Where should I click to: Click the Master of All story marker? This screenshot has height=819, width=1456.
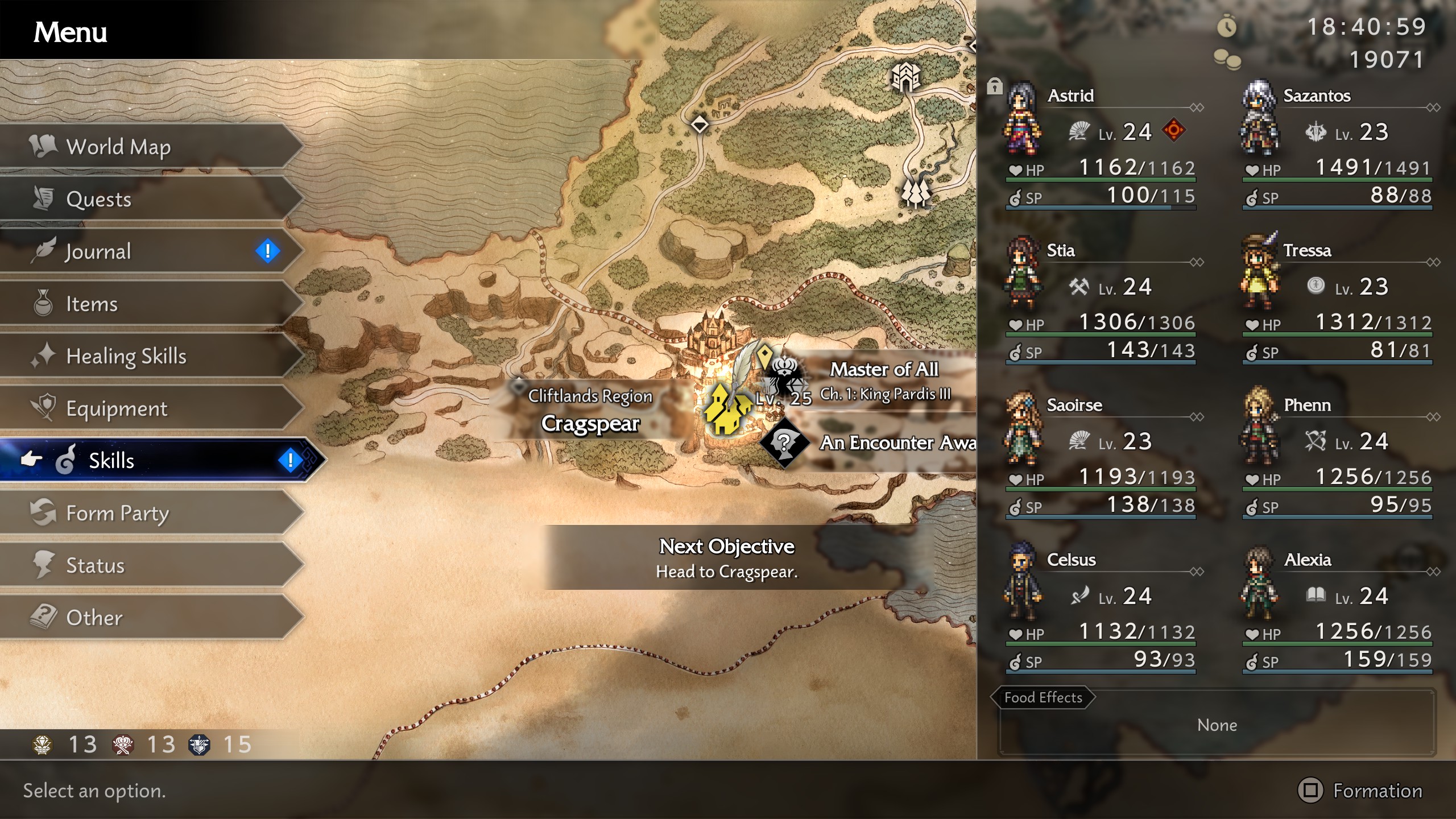coord(785,375)
